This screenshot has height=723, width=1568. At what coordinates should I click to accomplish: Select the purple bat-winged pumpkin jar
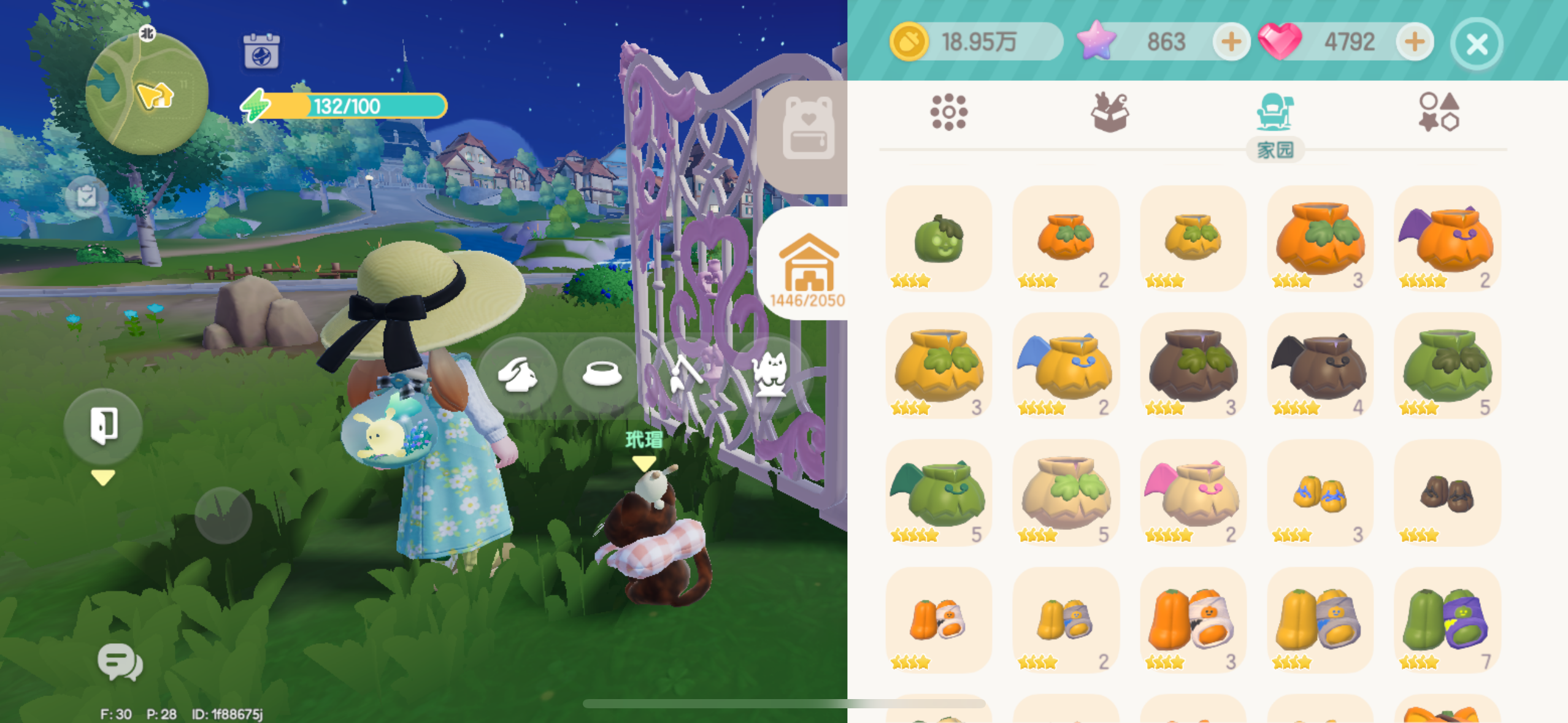[1447, 239]
